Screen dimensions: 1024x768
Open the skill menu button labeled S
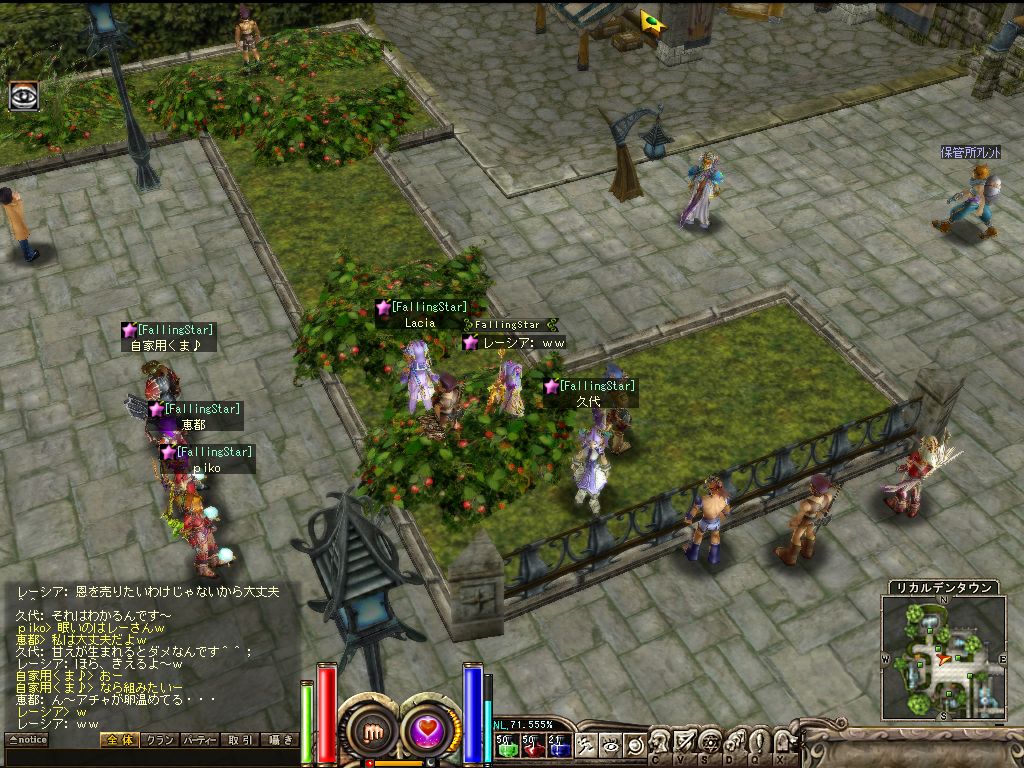(710, 743)
